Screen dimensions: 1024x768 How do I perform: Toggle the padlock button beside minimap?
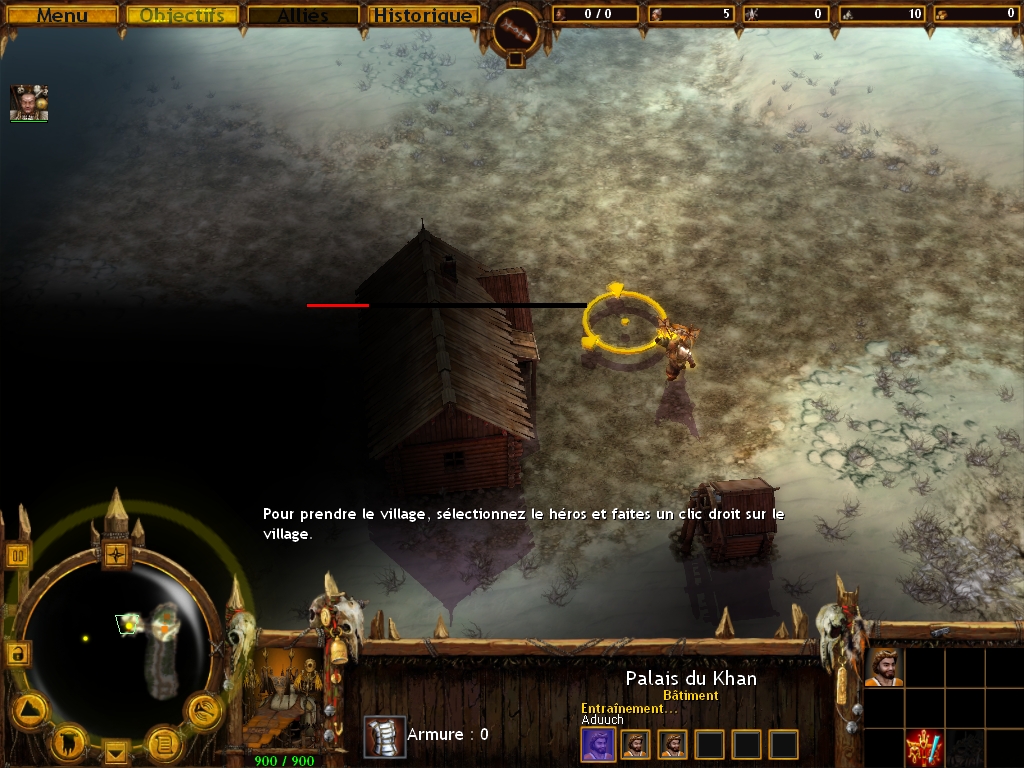tap(17, 654)
